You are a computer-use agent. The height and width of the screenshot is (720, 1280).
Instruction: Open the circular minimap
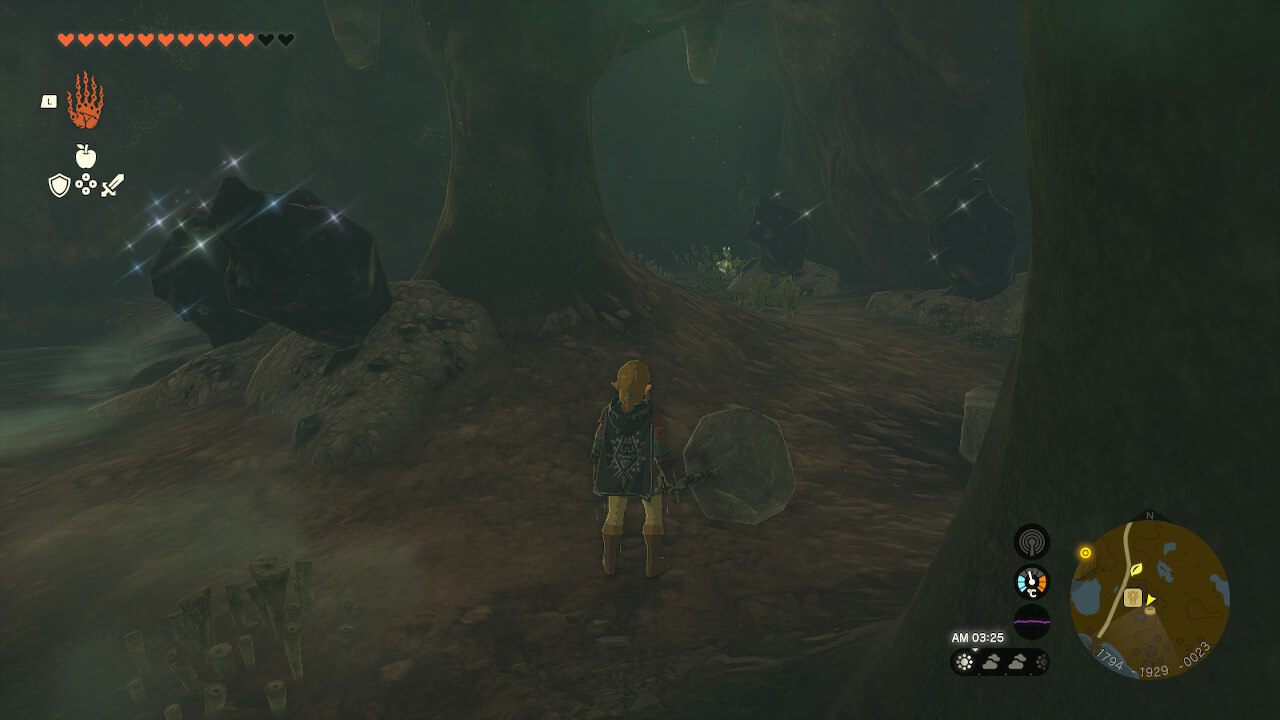[x=1149, y=600]
